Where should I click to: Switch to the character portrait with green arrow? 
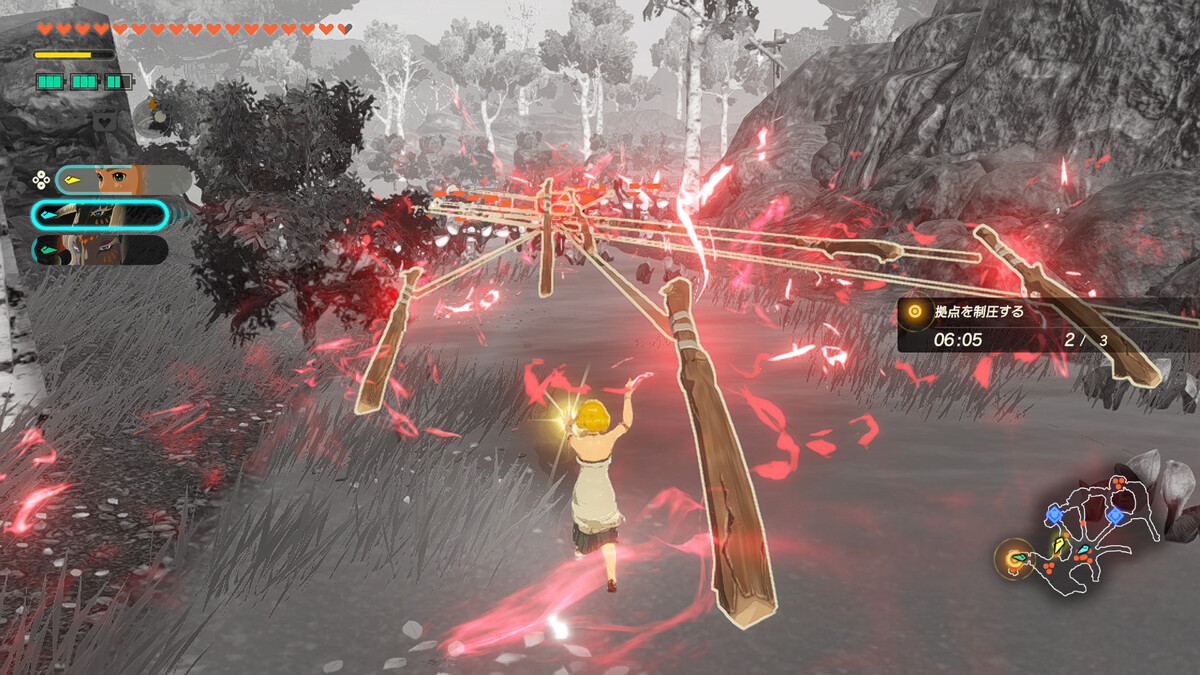click(x=100, y=249)
